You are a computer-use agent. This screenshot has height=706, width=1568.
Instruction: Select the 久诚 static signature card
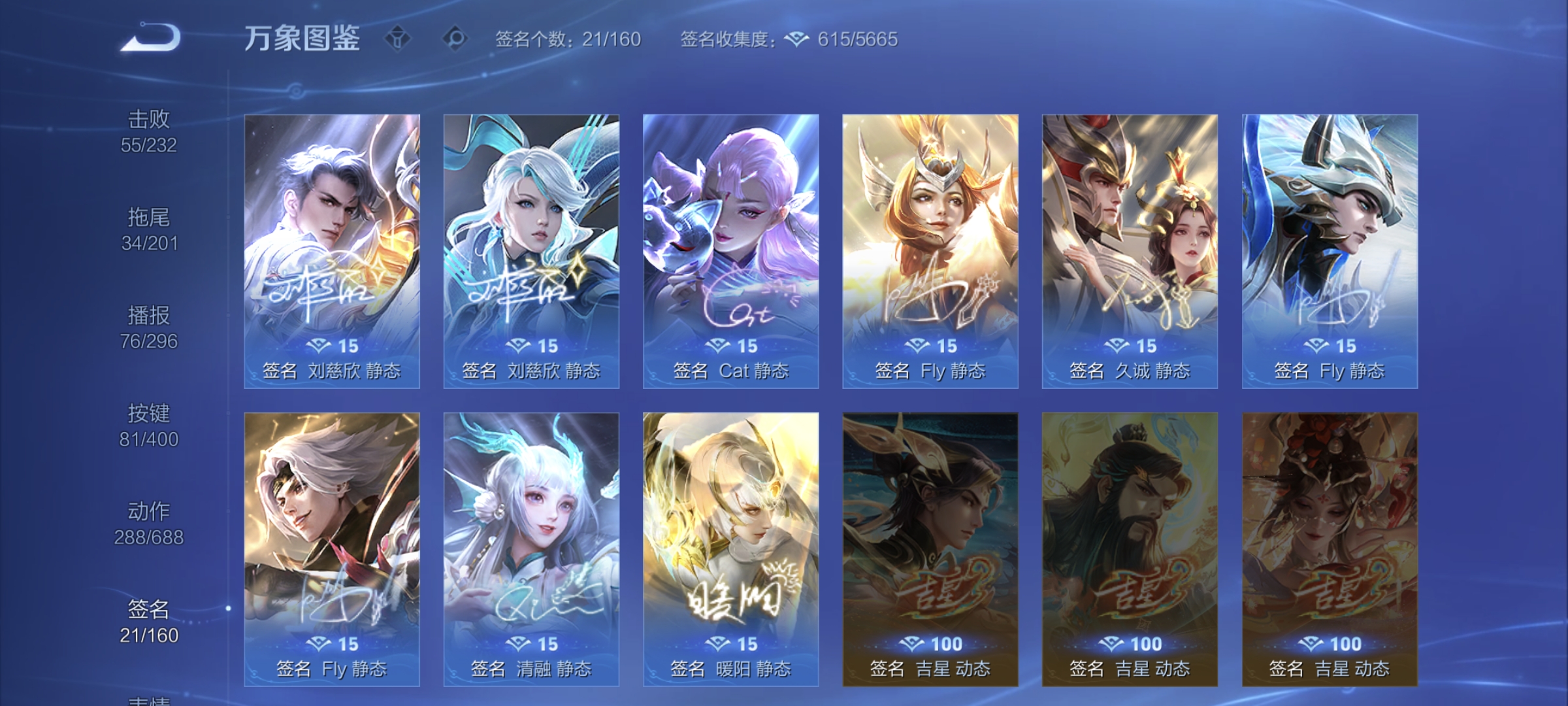[1129, 248]
